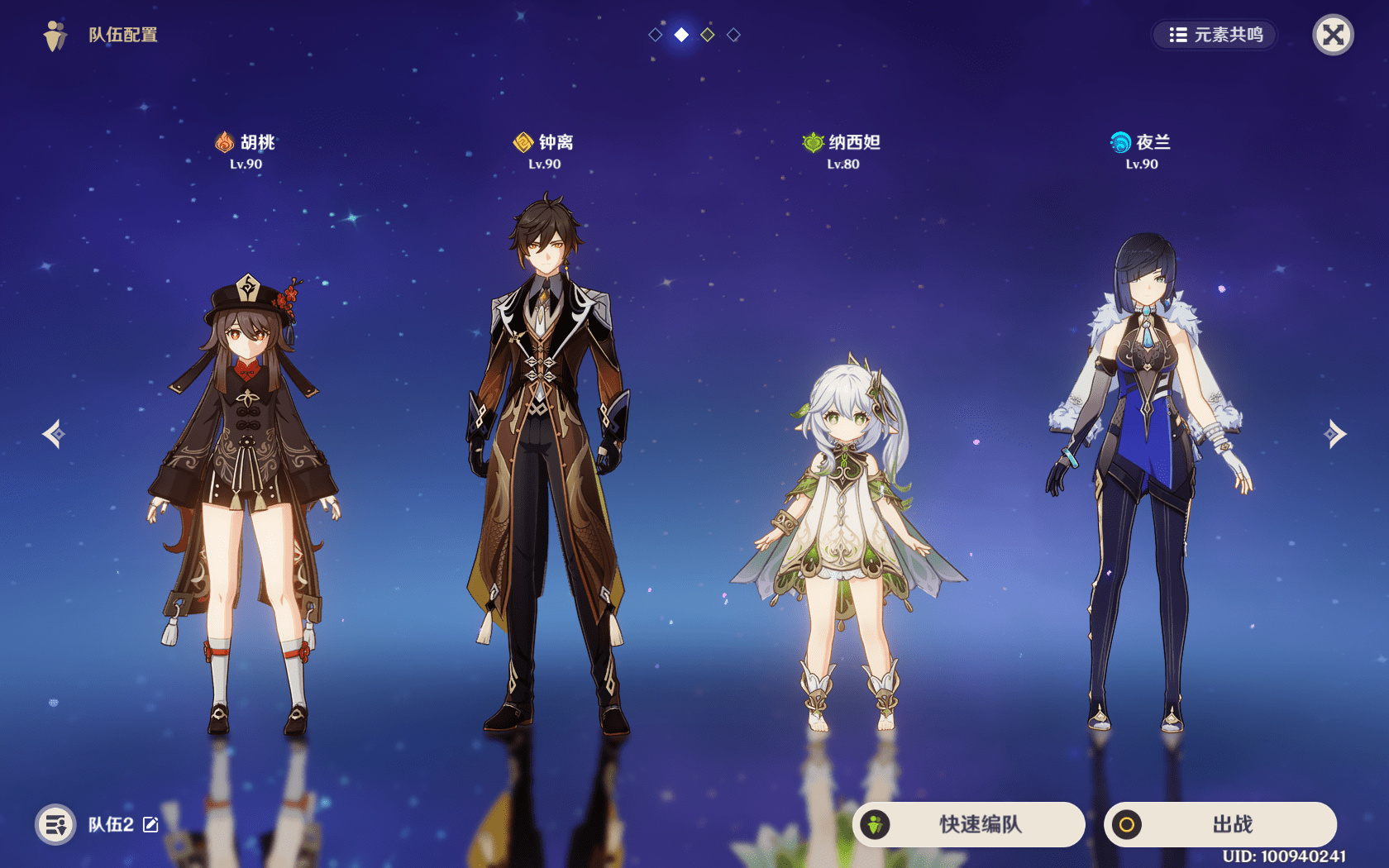Switch to the next party with right arrow

(x=1335, y=434)
